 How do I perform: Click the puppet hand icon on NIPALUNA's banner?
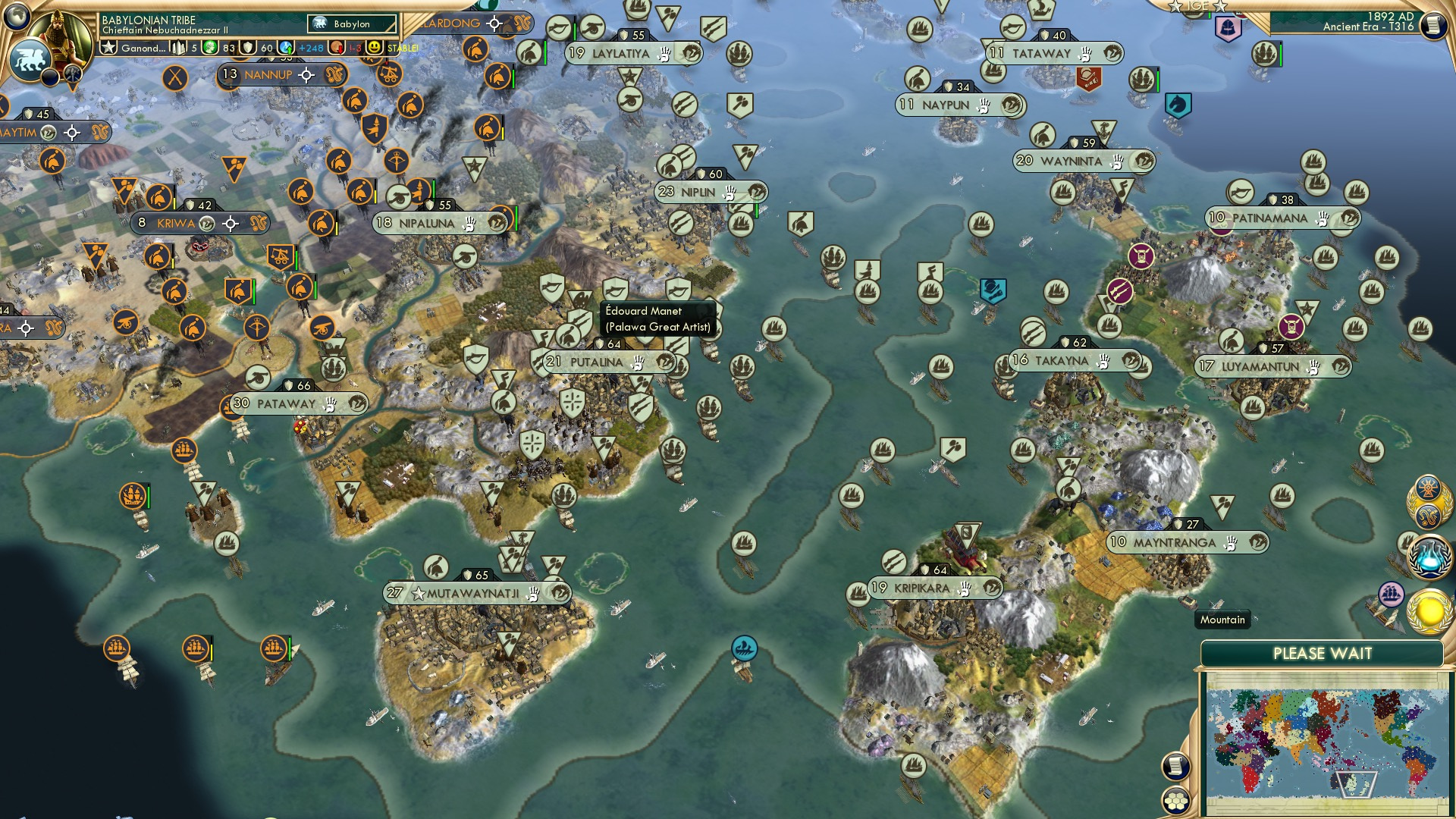click(x=468, y=224)
